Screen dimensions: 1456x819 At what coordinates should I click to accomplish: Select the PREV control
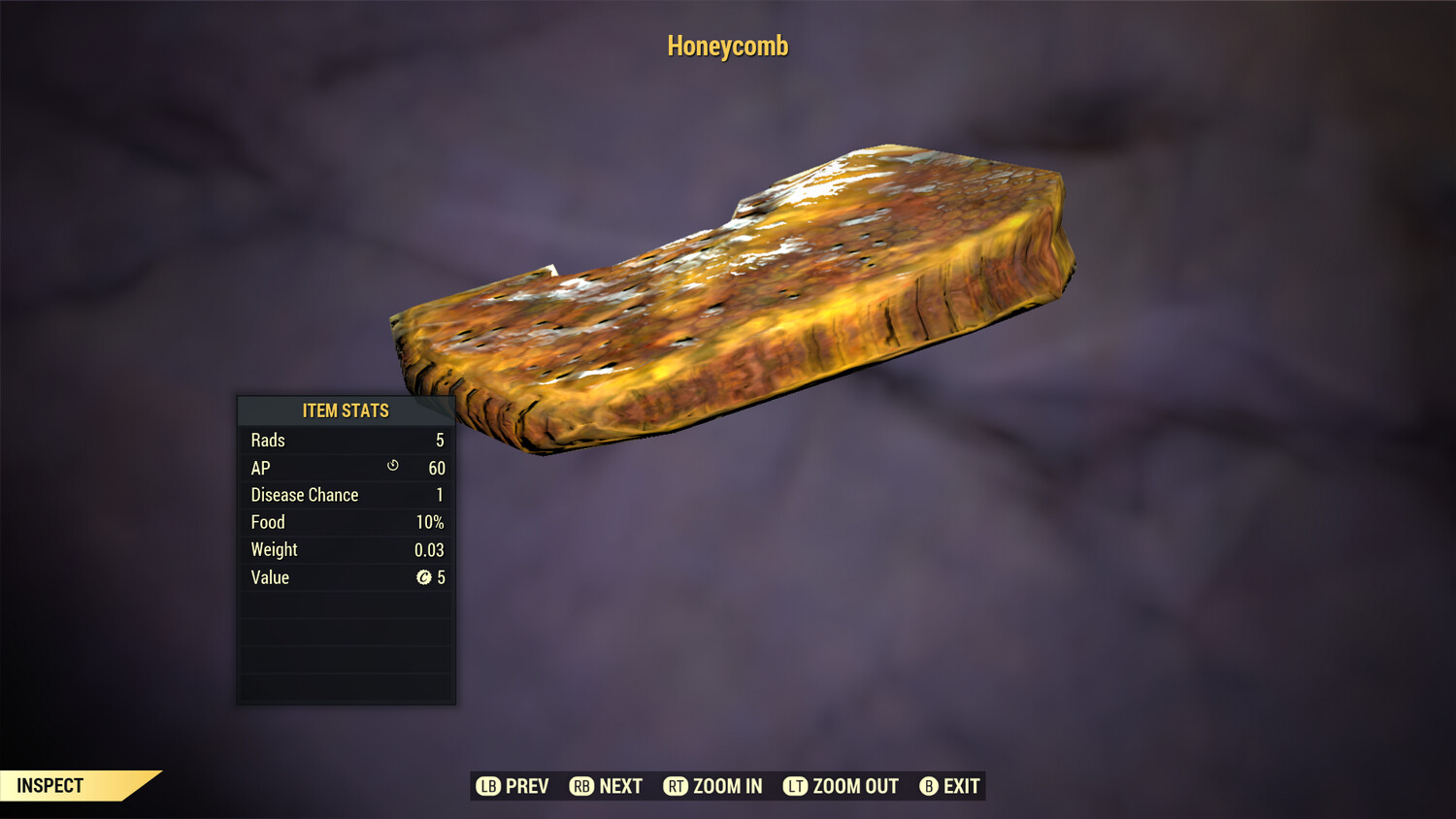click(x=512, y=786)
